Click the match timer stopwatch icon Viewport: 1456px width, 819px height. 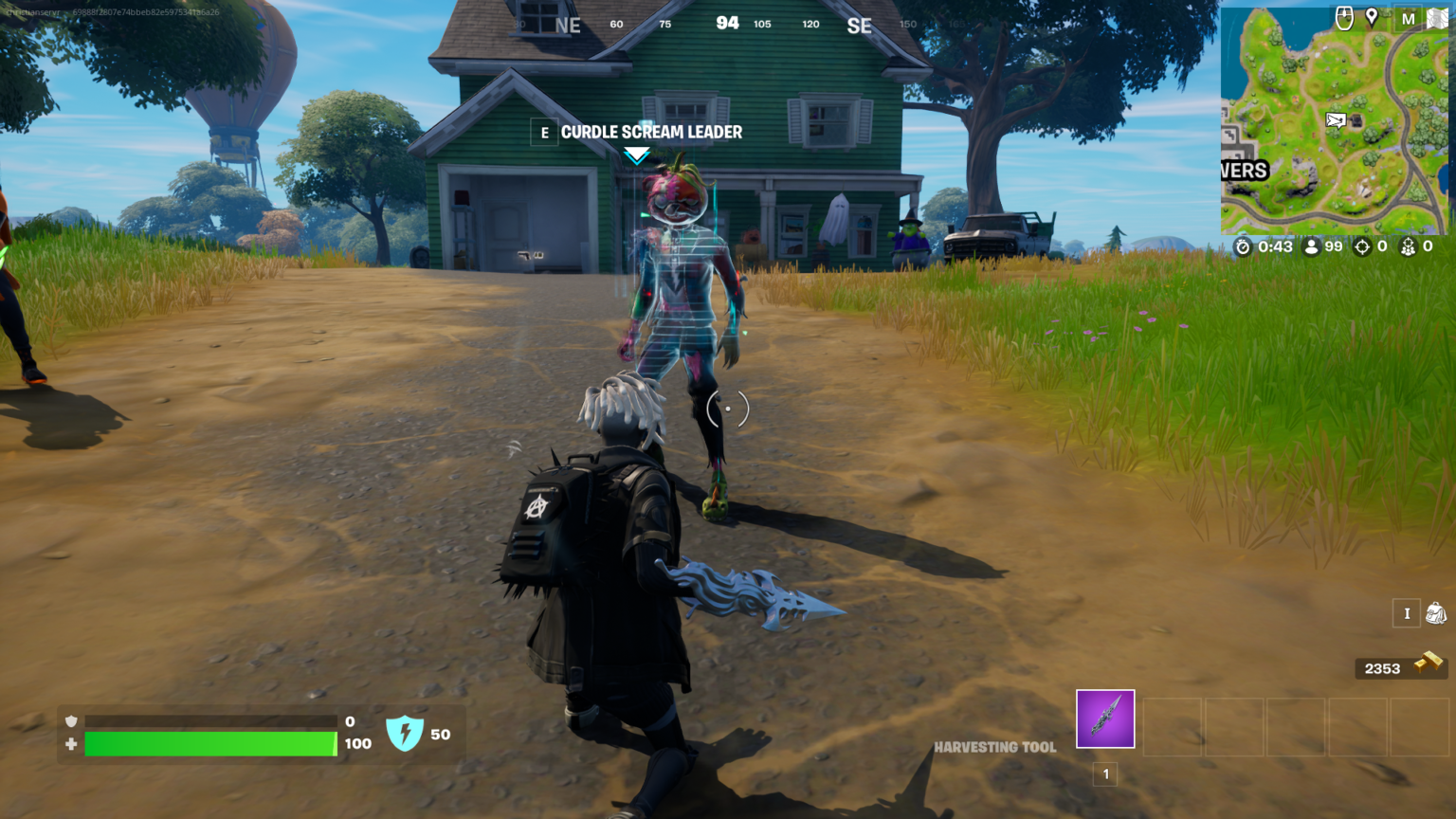(x=1244, y=246)
